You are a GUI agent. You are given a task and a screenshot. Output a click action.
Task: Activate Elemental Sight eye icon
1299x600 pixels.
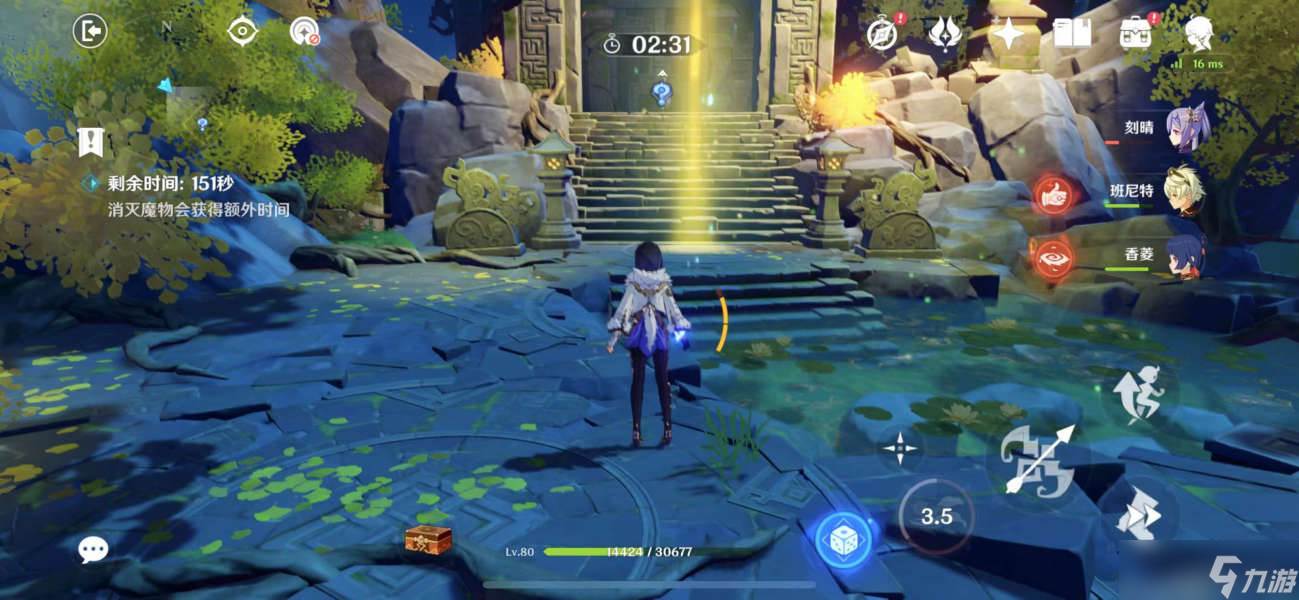[242, 32]
